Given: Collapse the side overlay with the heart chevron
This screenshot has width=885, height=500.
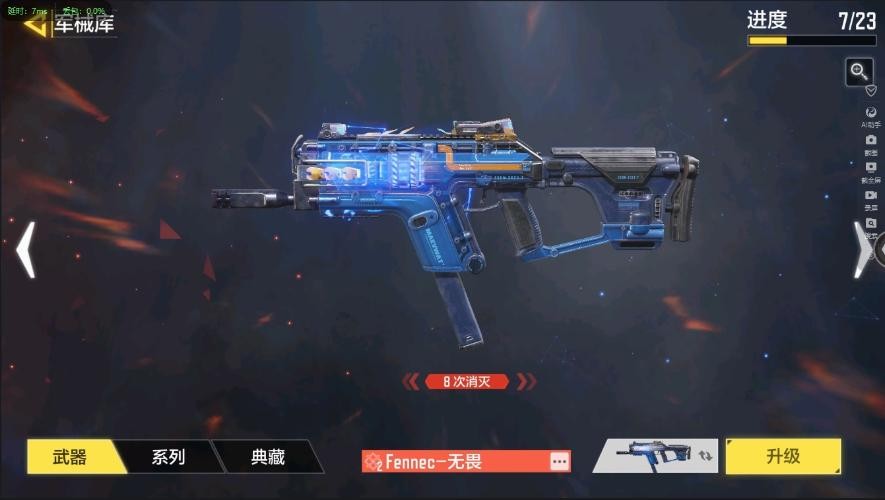Looking at the screenshot, I should click(871, 90).
